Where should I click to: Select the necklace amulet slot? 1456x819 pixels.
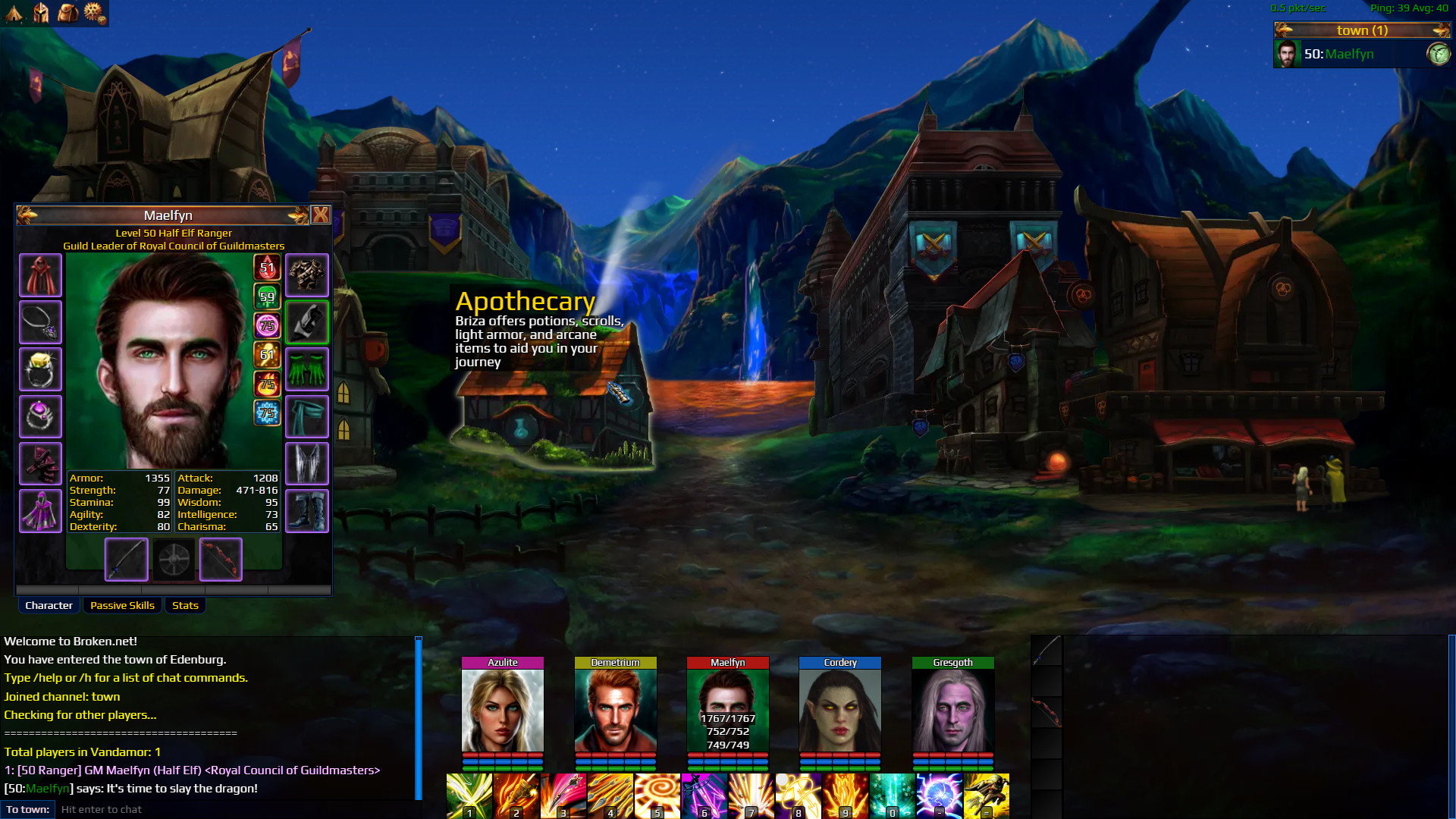coord(40,322)
